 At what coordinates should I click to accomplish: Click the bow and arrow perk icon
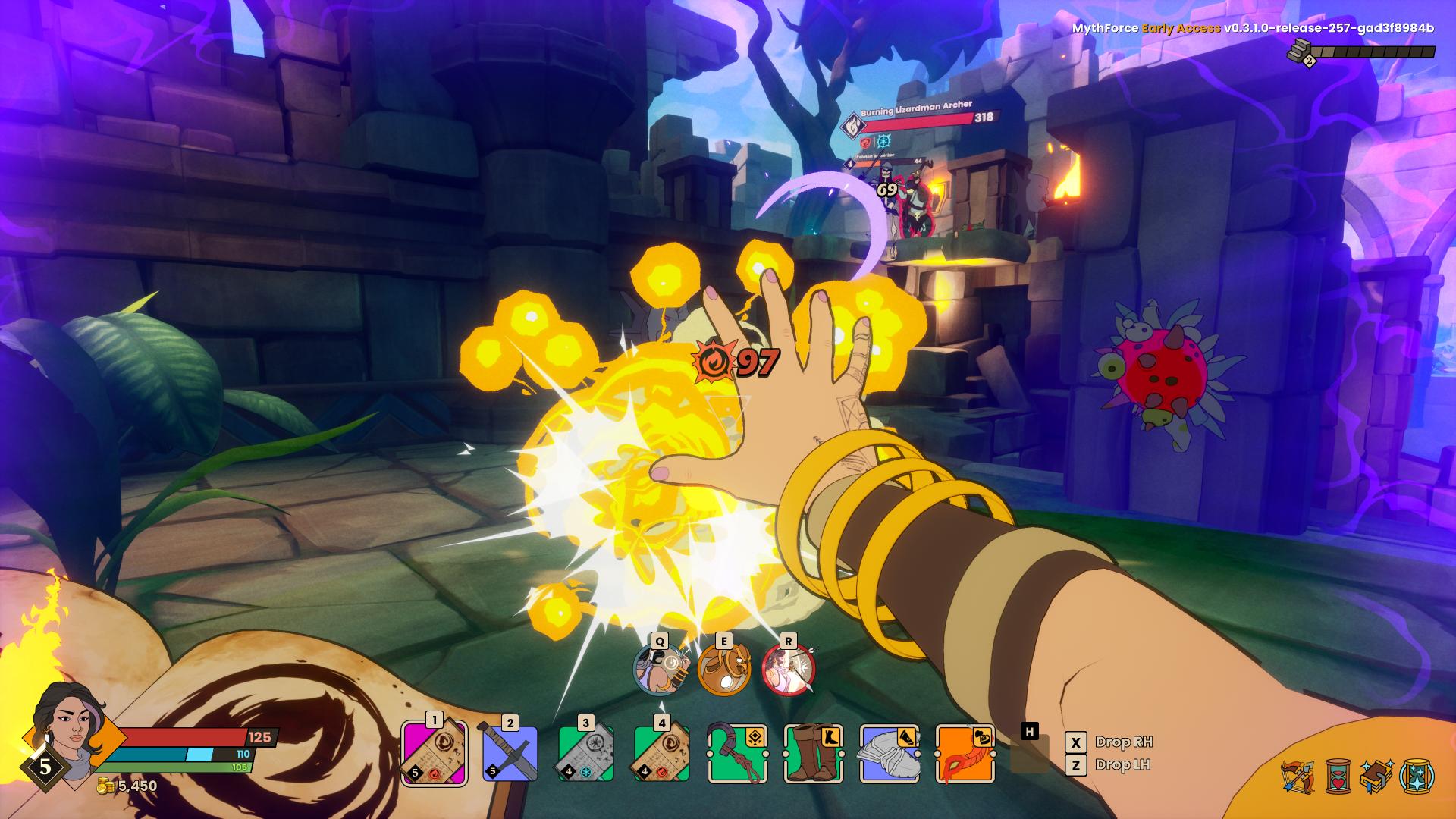tap(1298, 777)
